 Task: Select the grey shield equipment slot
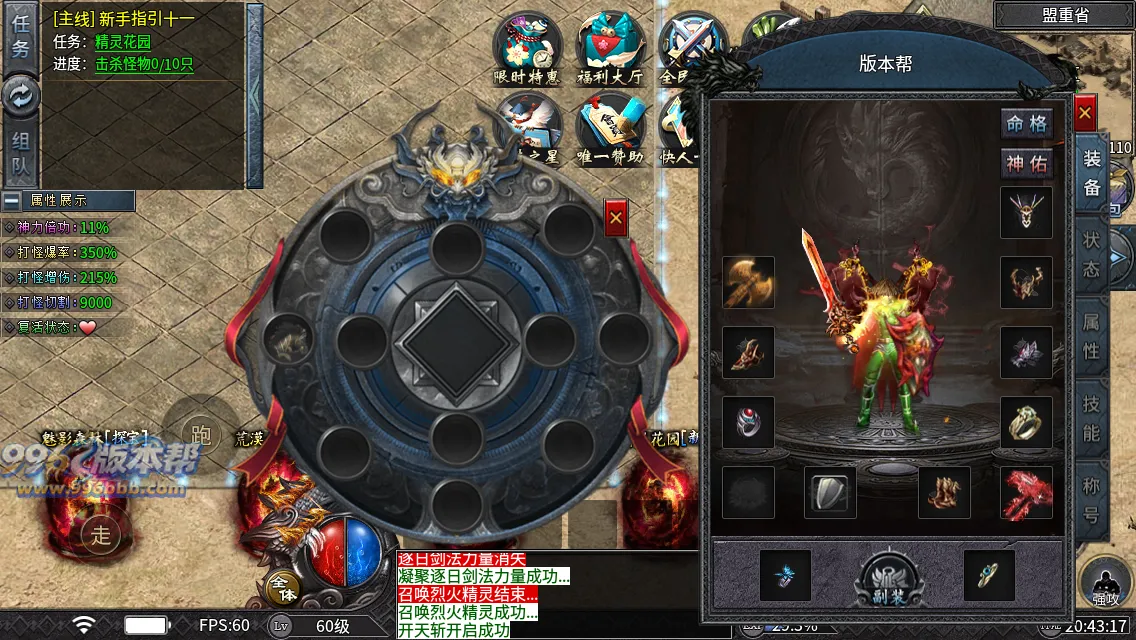point(830,492)
